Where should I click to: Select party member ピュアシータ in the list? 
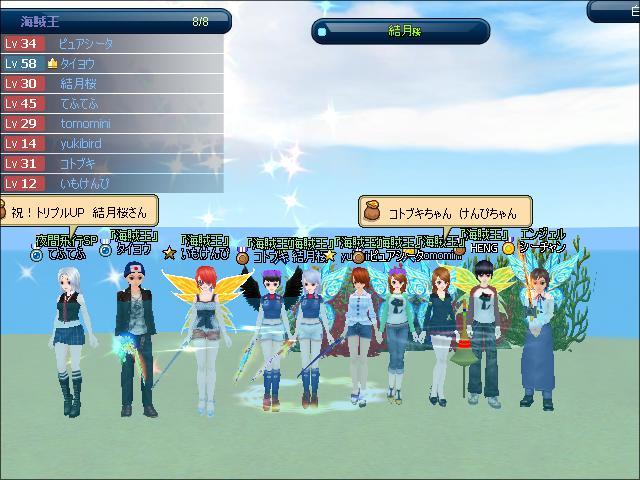(x=110, y=44)
